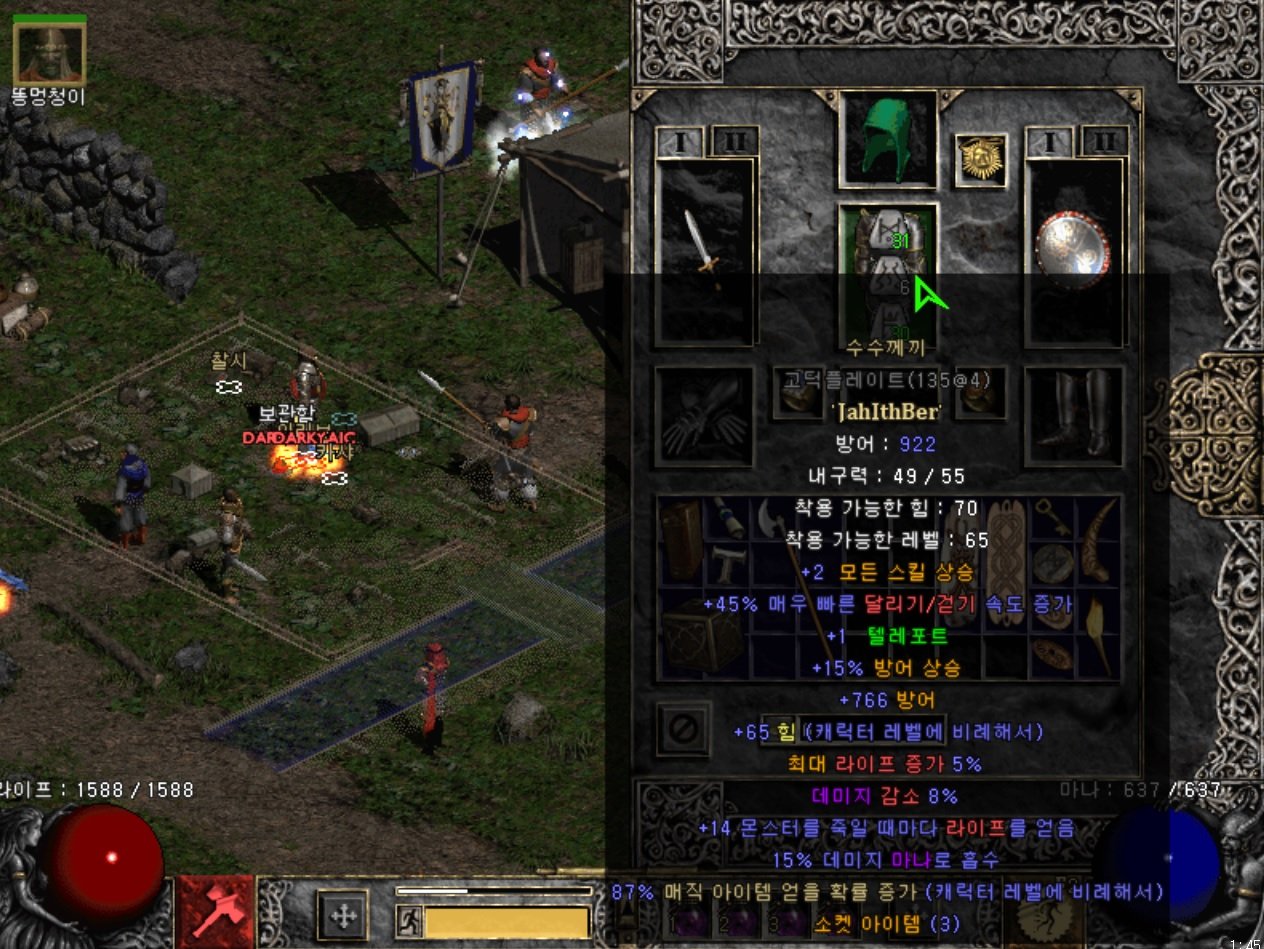Switch to weapon set II above the shield
This screenshot has height=949, width=1264.
1104,142
